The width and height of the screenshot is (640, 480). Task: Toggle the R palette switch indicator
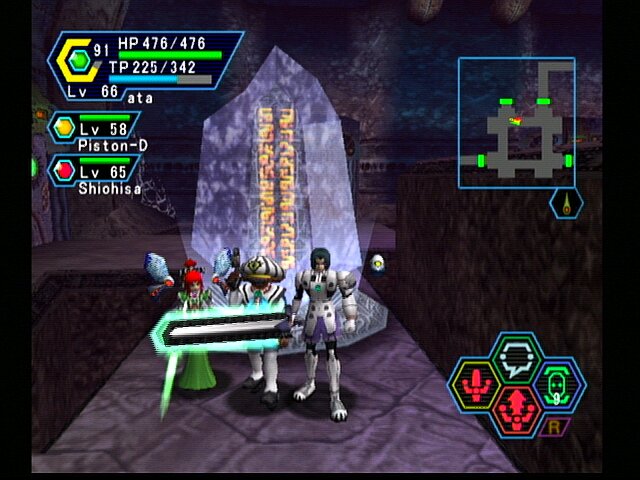(551, 428)
